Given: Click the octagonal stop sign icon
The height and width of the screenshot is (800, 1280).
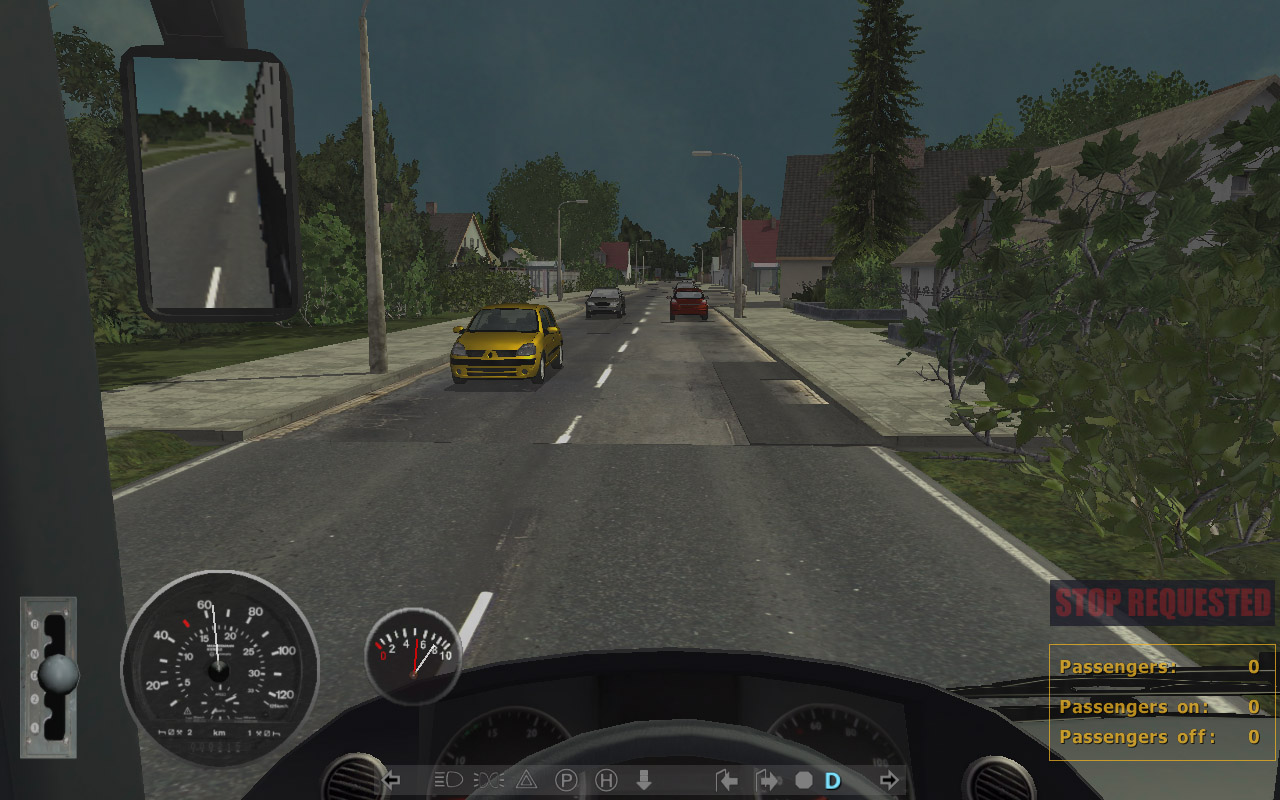Looking at the screenshot, I should [804, 780].
